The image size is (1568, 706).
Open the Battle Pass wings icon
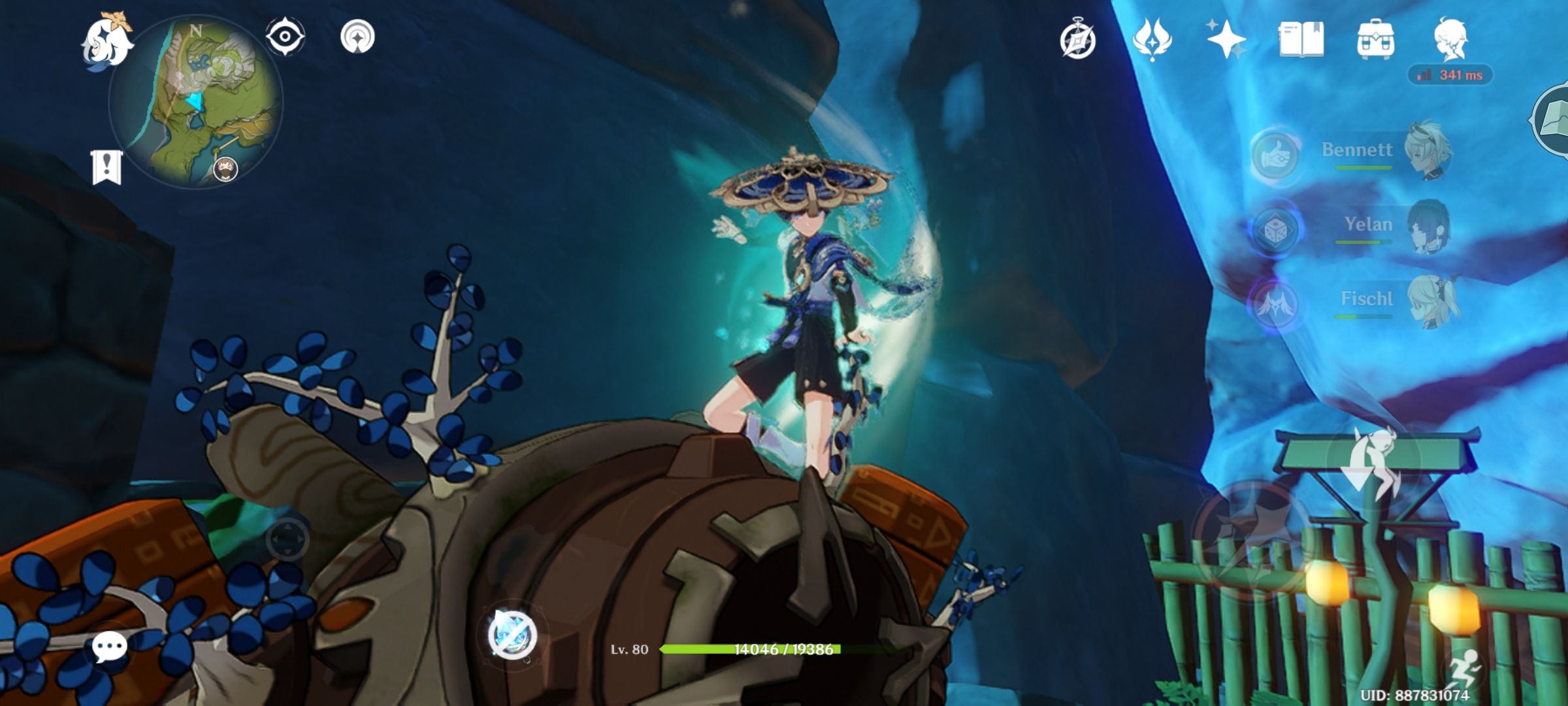tap(1153, 41)
